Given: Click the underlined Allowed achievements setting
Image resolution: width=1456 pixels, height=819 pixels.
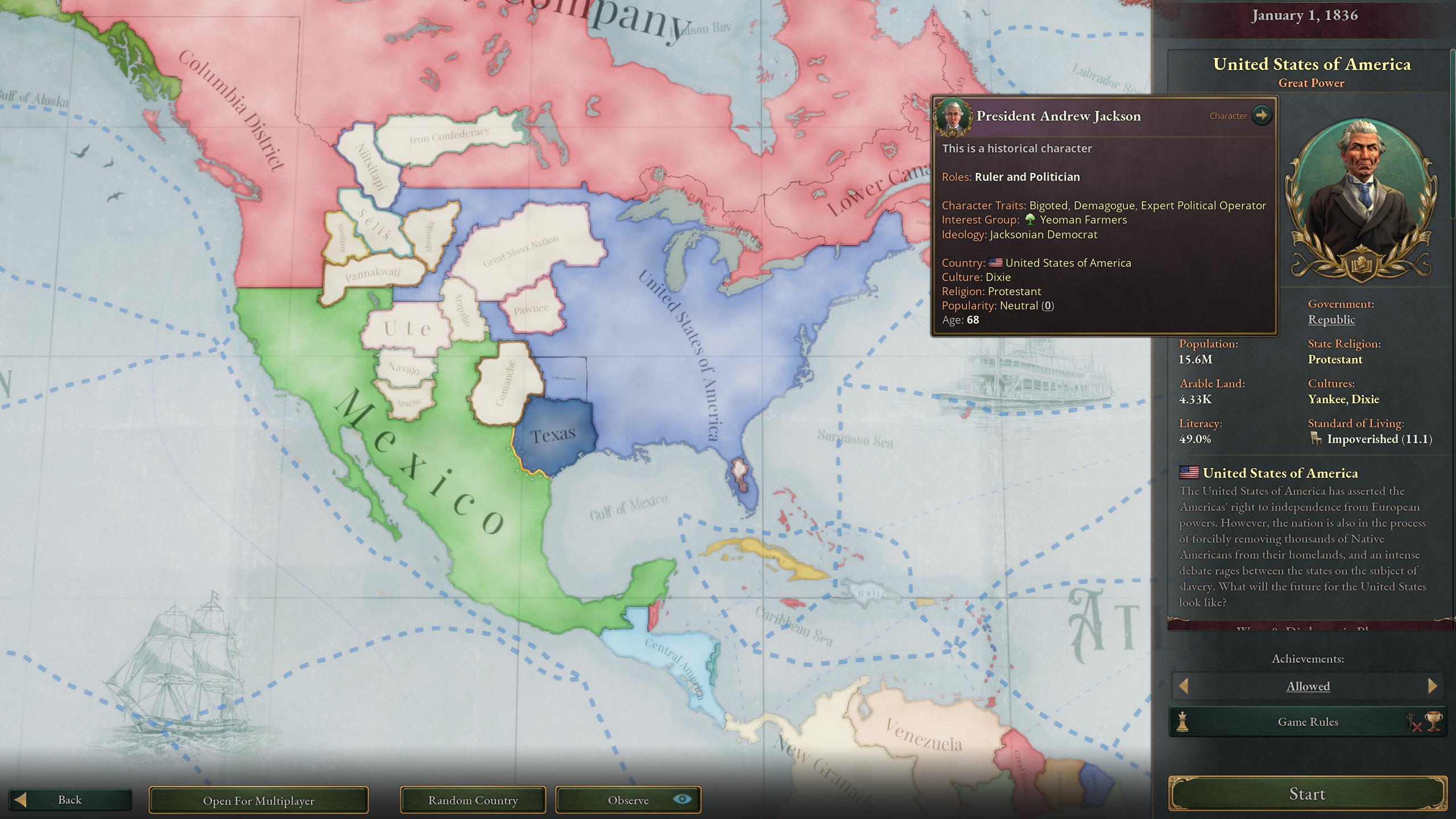Looking at the screenshot, I should tap(1307, 686).
